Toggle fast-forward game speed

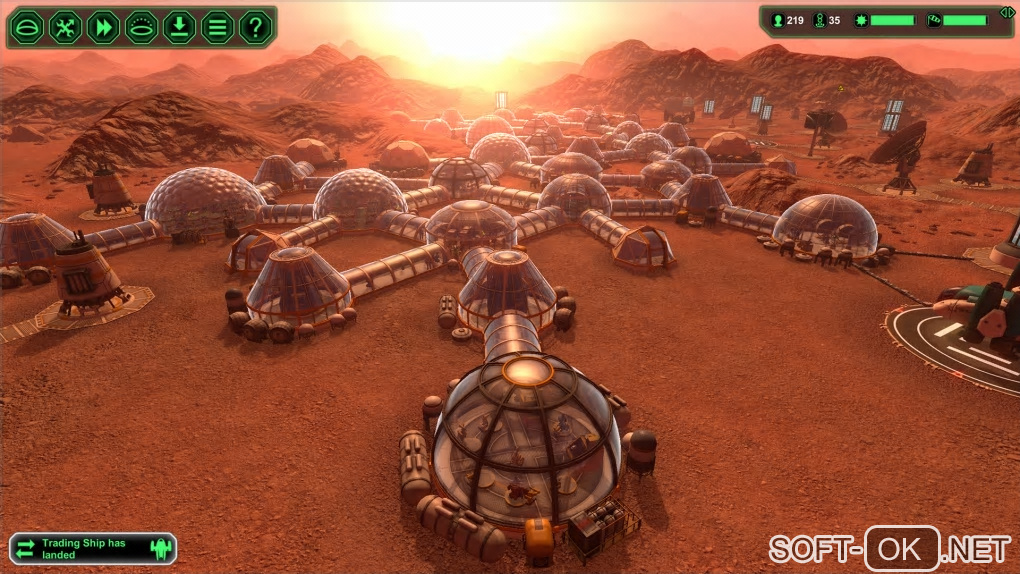[103, 26]
